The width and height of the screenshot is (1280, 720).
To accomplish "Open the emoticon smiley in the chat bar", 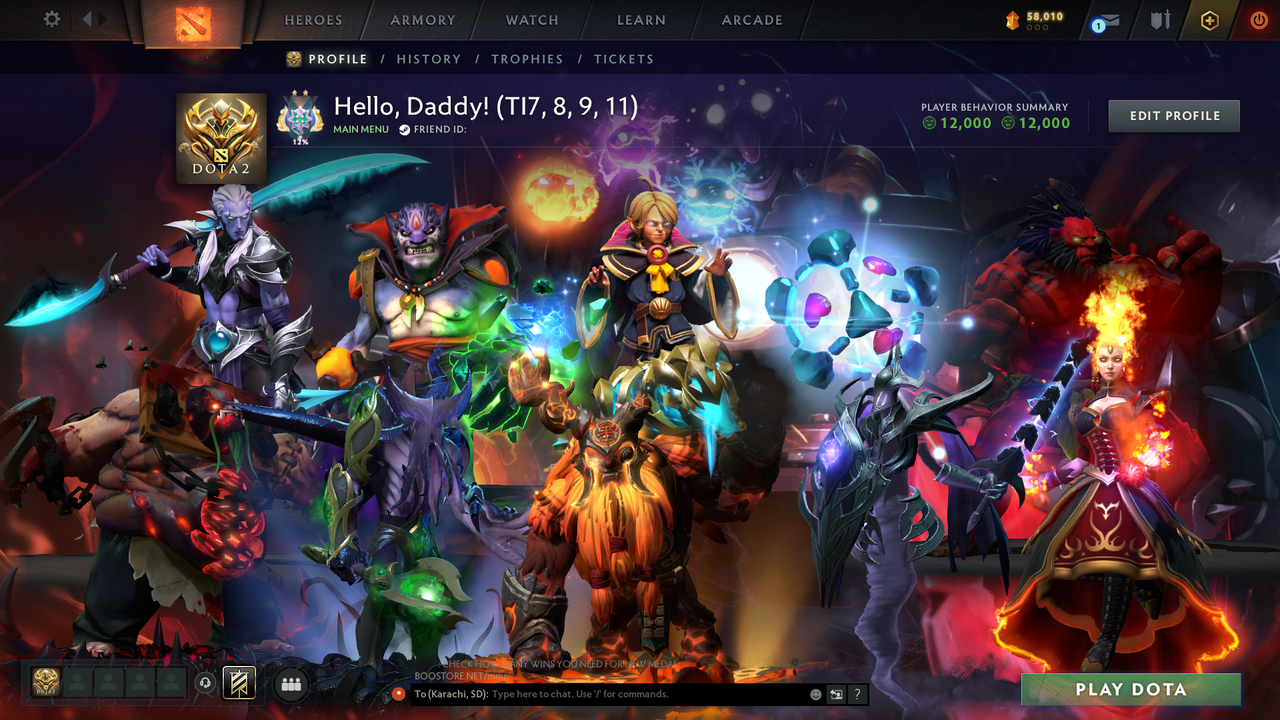I will (x=815, y=693).
